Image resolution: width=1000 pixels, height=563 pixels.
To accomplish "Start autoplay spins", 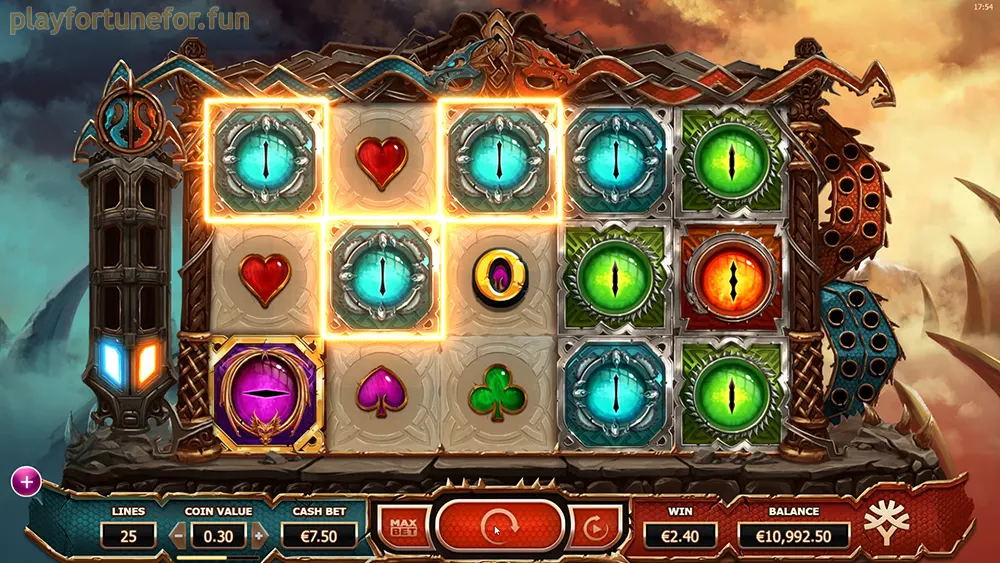I will click(x=594, y=526).
